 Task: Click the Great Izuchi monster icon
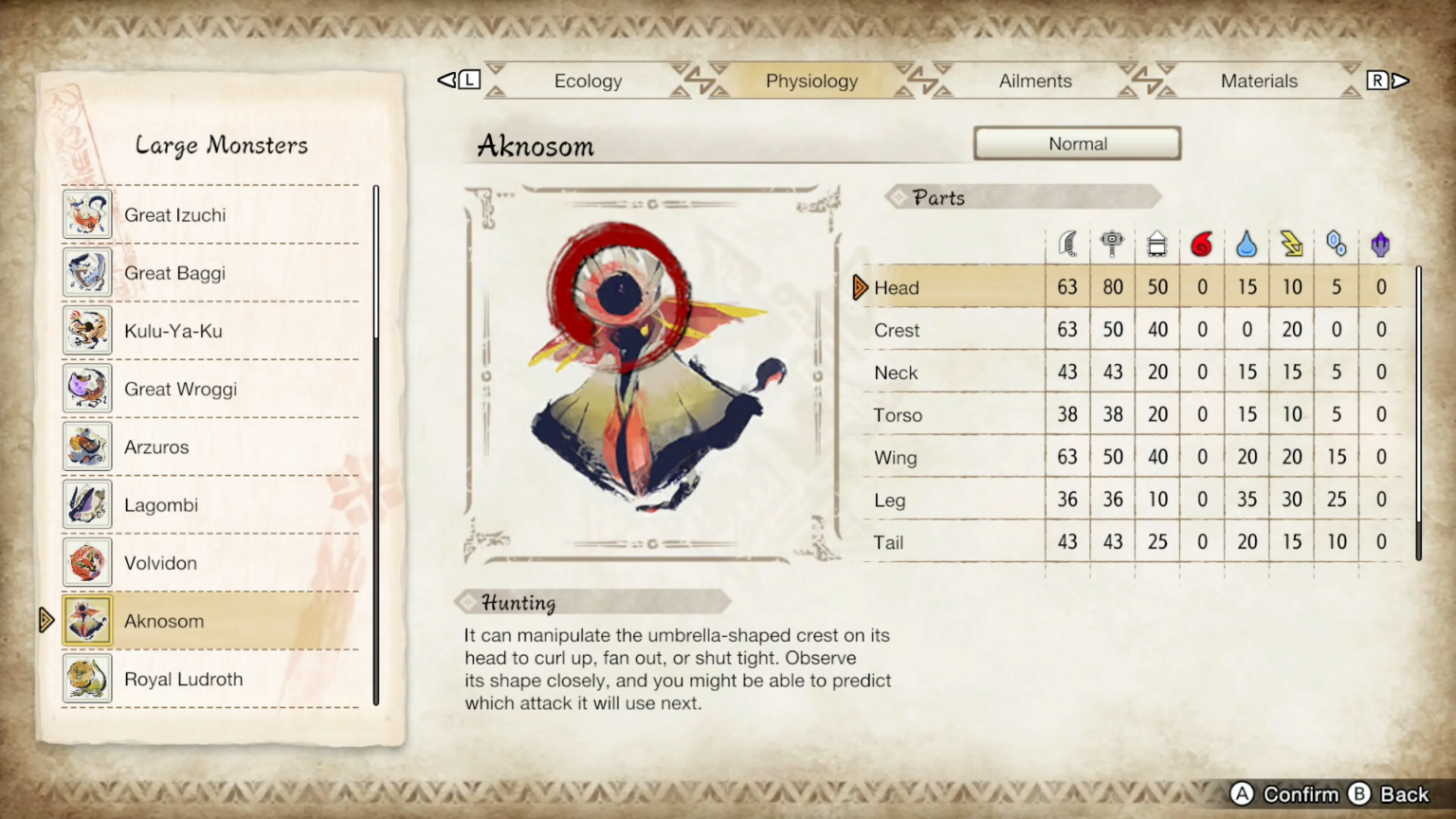(87, 214)
